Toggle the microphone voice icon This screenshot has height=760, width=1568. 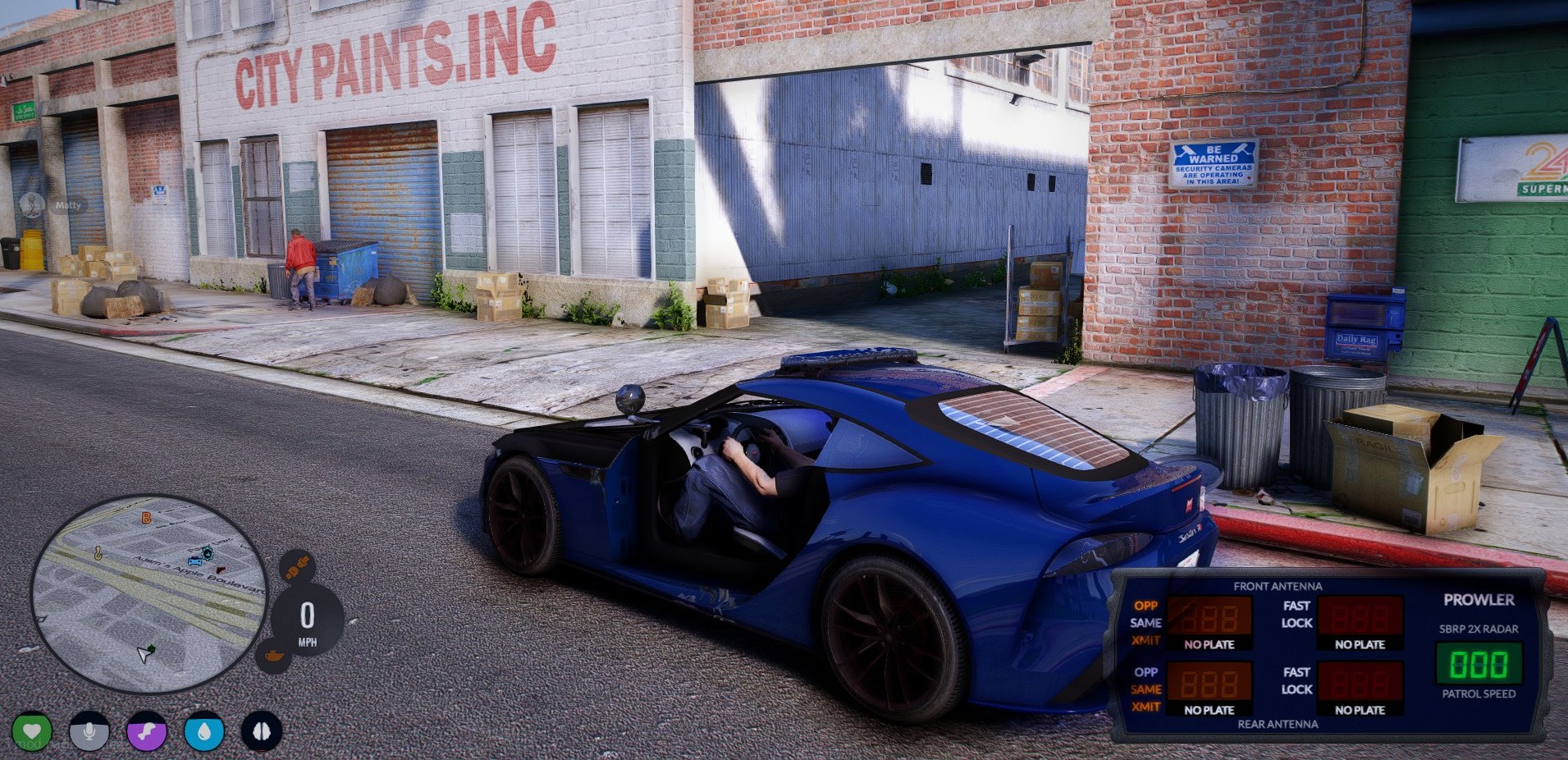(x=89, y=731)
